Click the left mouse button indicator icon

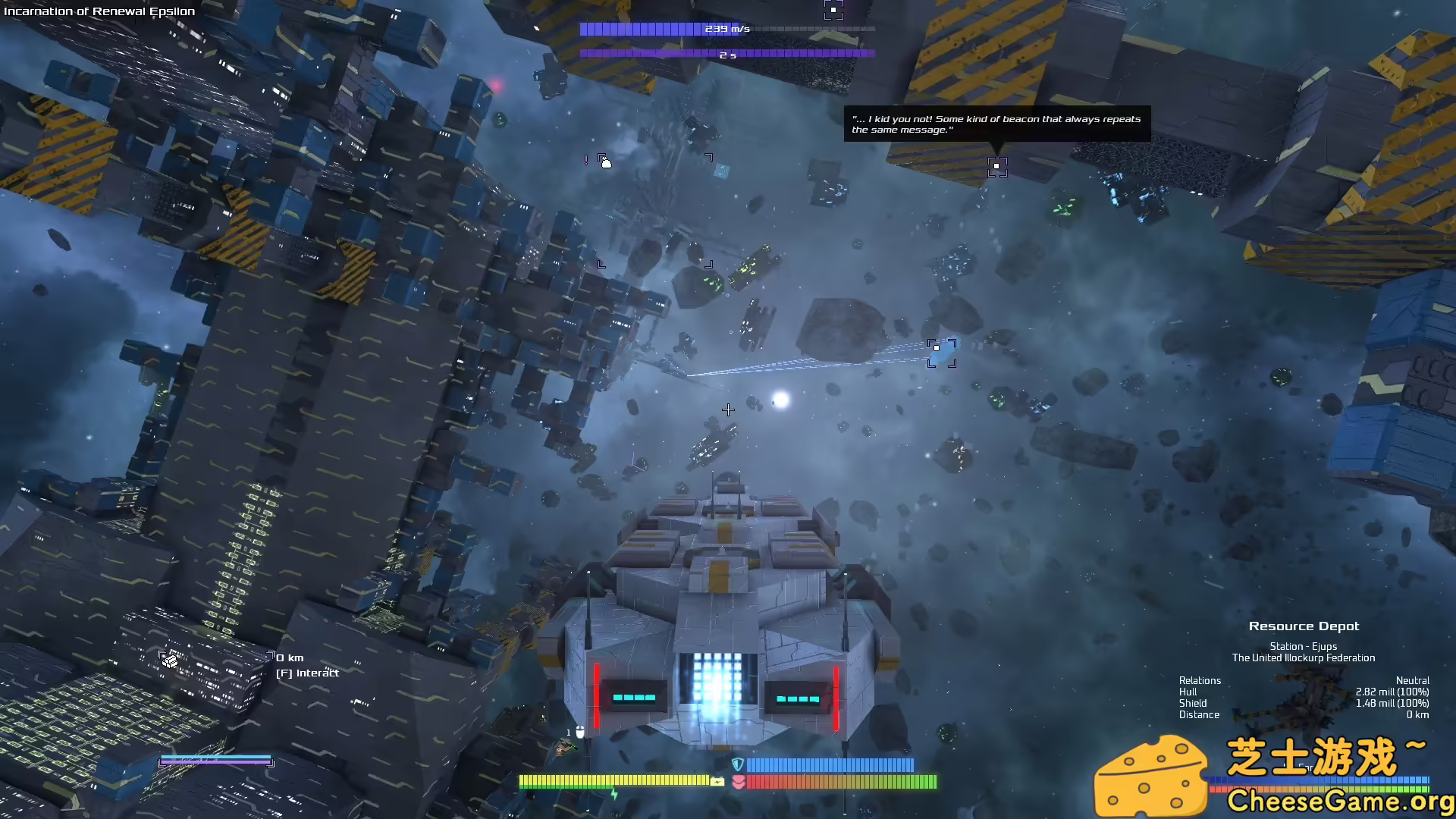(x=580, y=731)
